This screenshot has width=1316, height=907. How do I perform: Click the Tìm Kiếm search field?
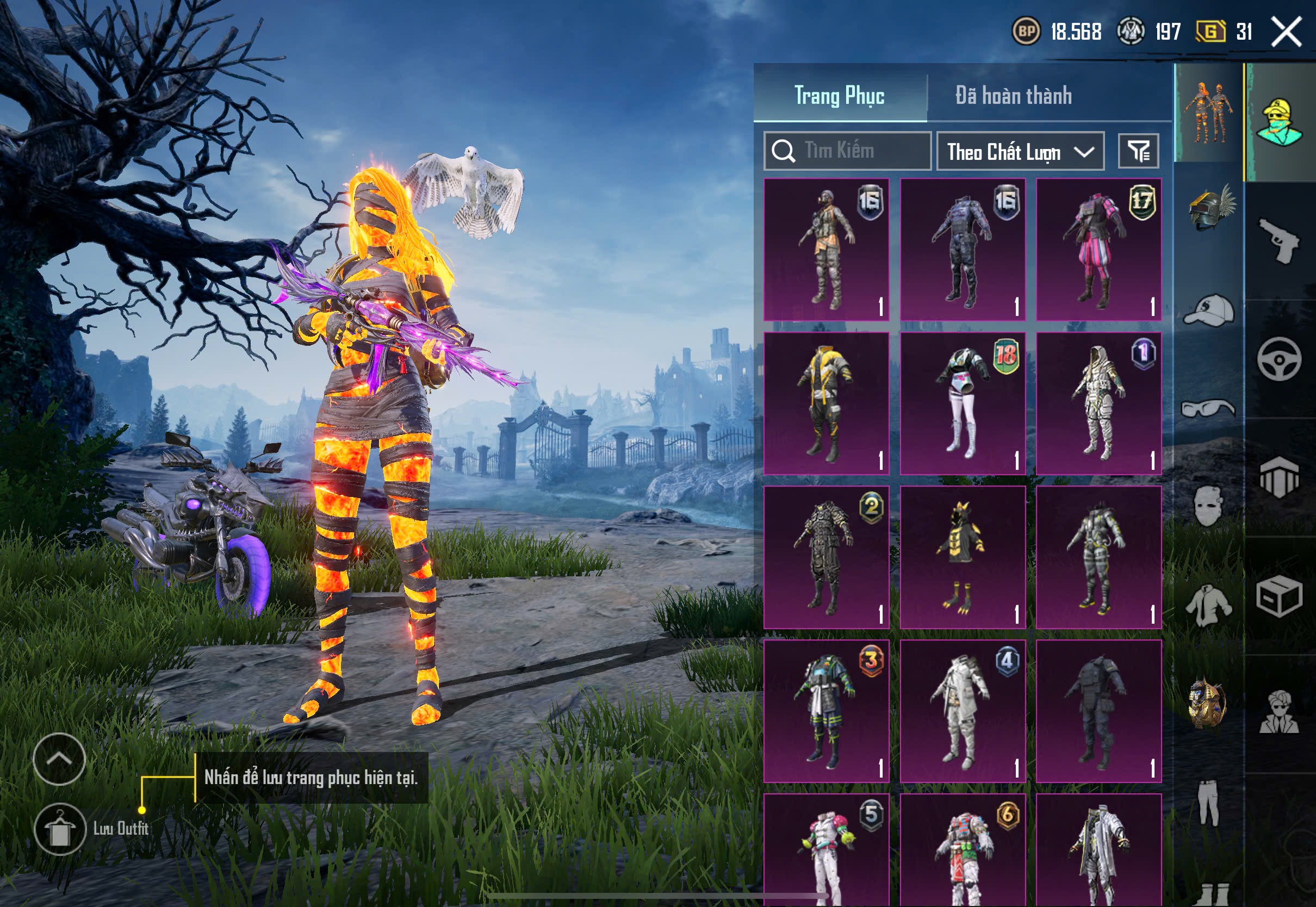(847, 151)
